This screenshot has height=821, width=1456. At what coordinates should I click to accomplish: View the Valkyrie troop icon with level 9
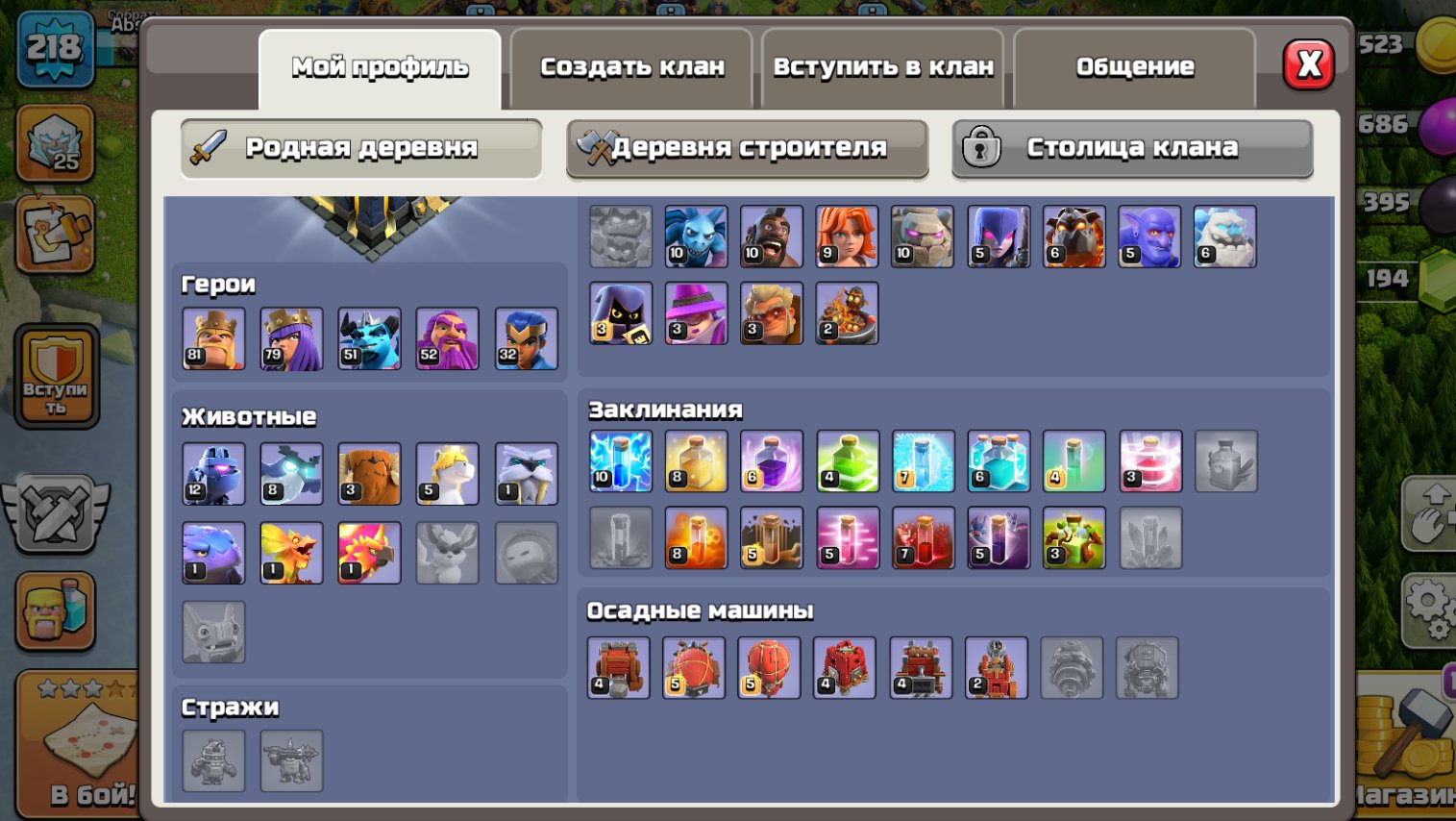(846, 236)
